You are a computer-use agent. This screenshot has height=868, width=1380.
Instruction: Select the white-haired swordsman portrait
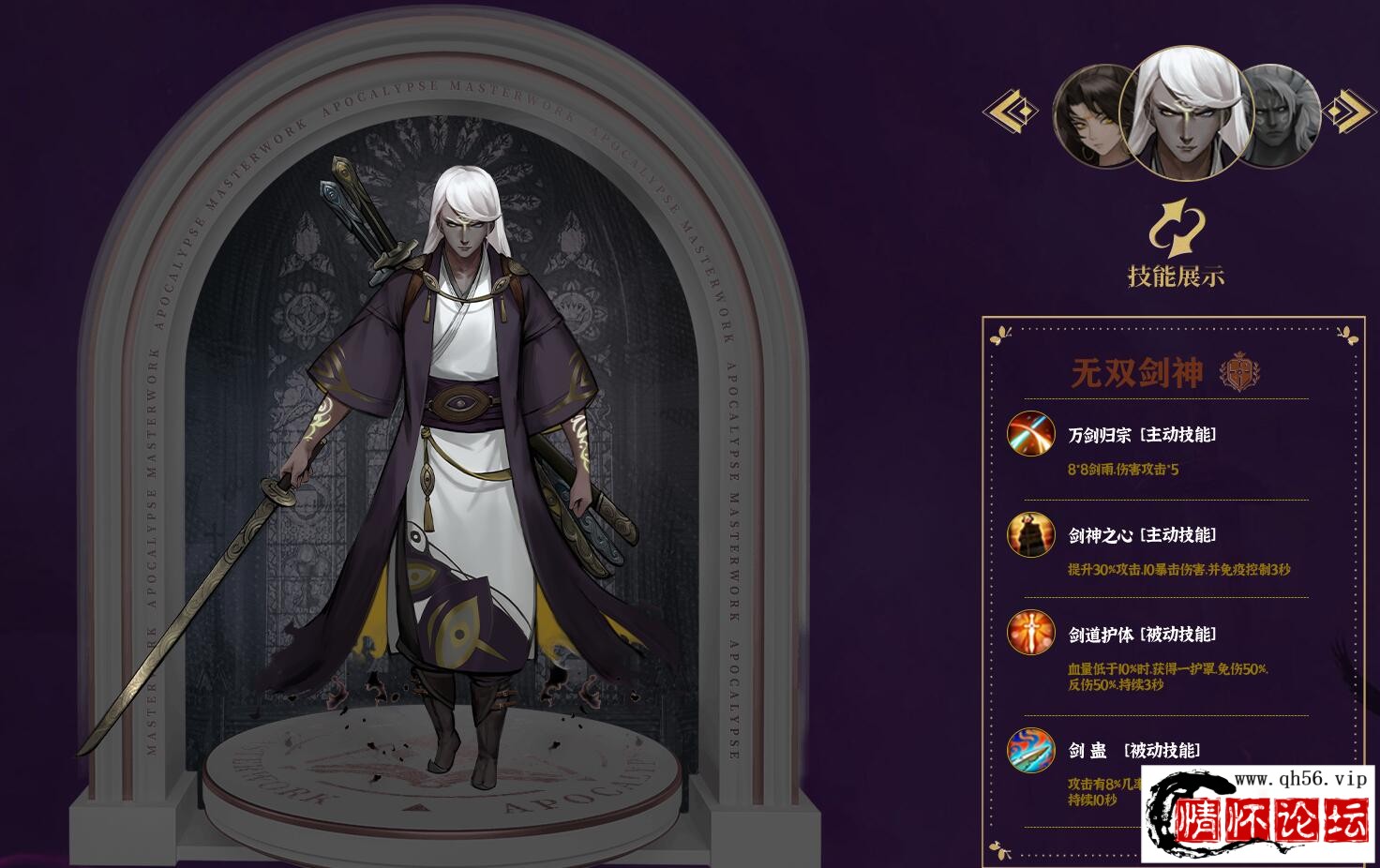(x=1187, y=112)
